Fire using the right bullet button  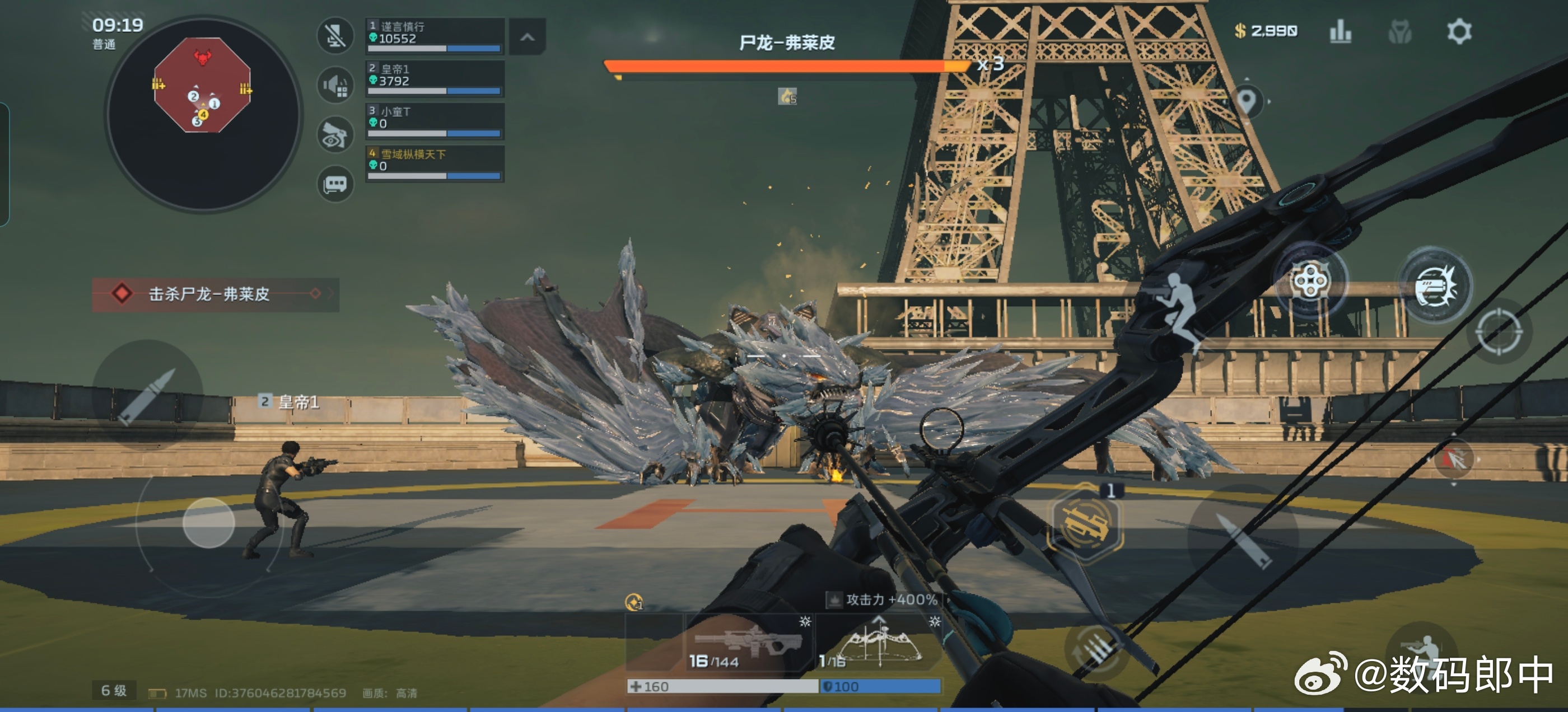pyautogui.click(x=1242, y=540)
